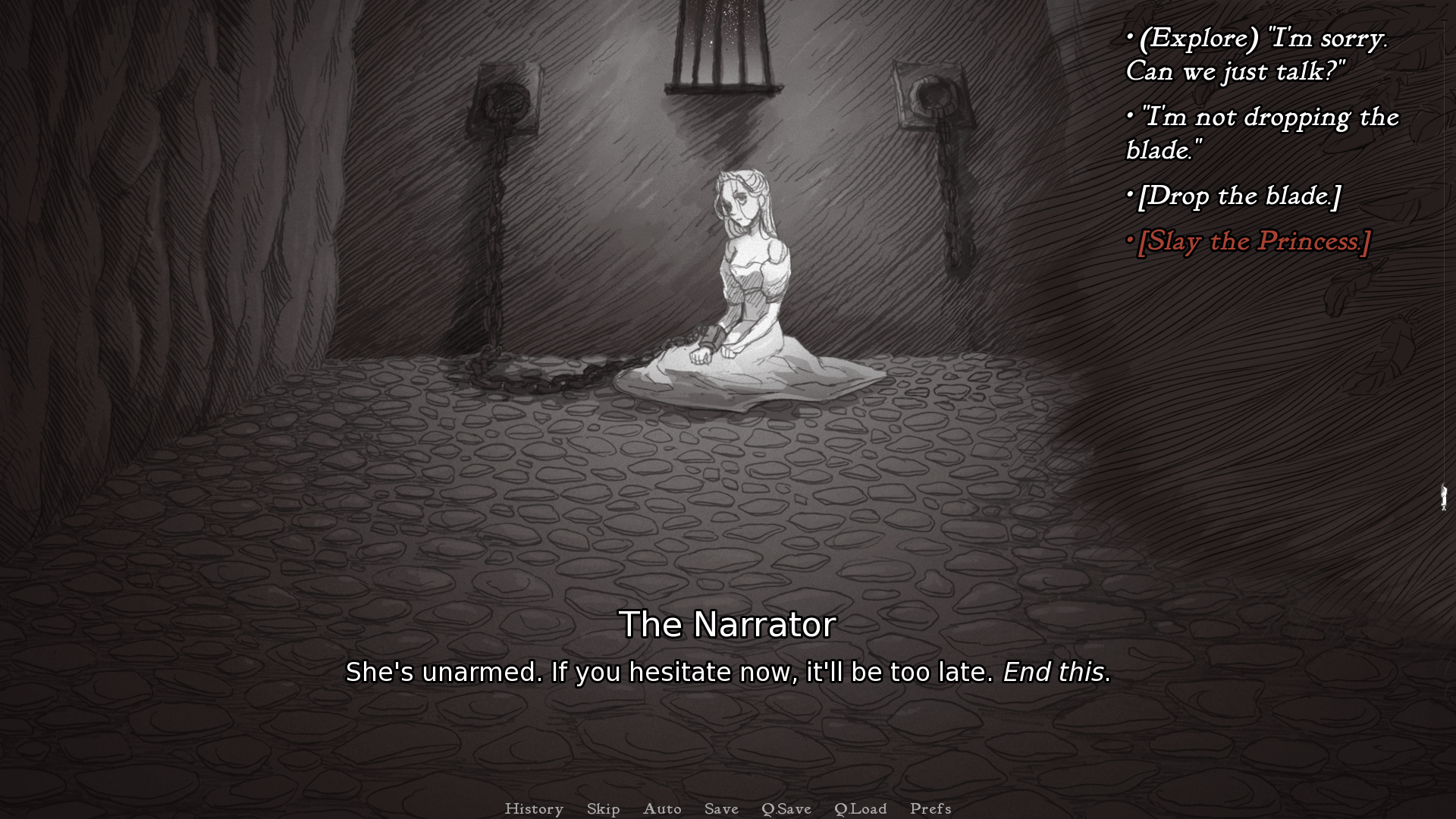Open the Prefs settings menu
This screenshot has height=819, width=1456.
929,808
